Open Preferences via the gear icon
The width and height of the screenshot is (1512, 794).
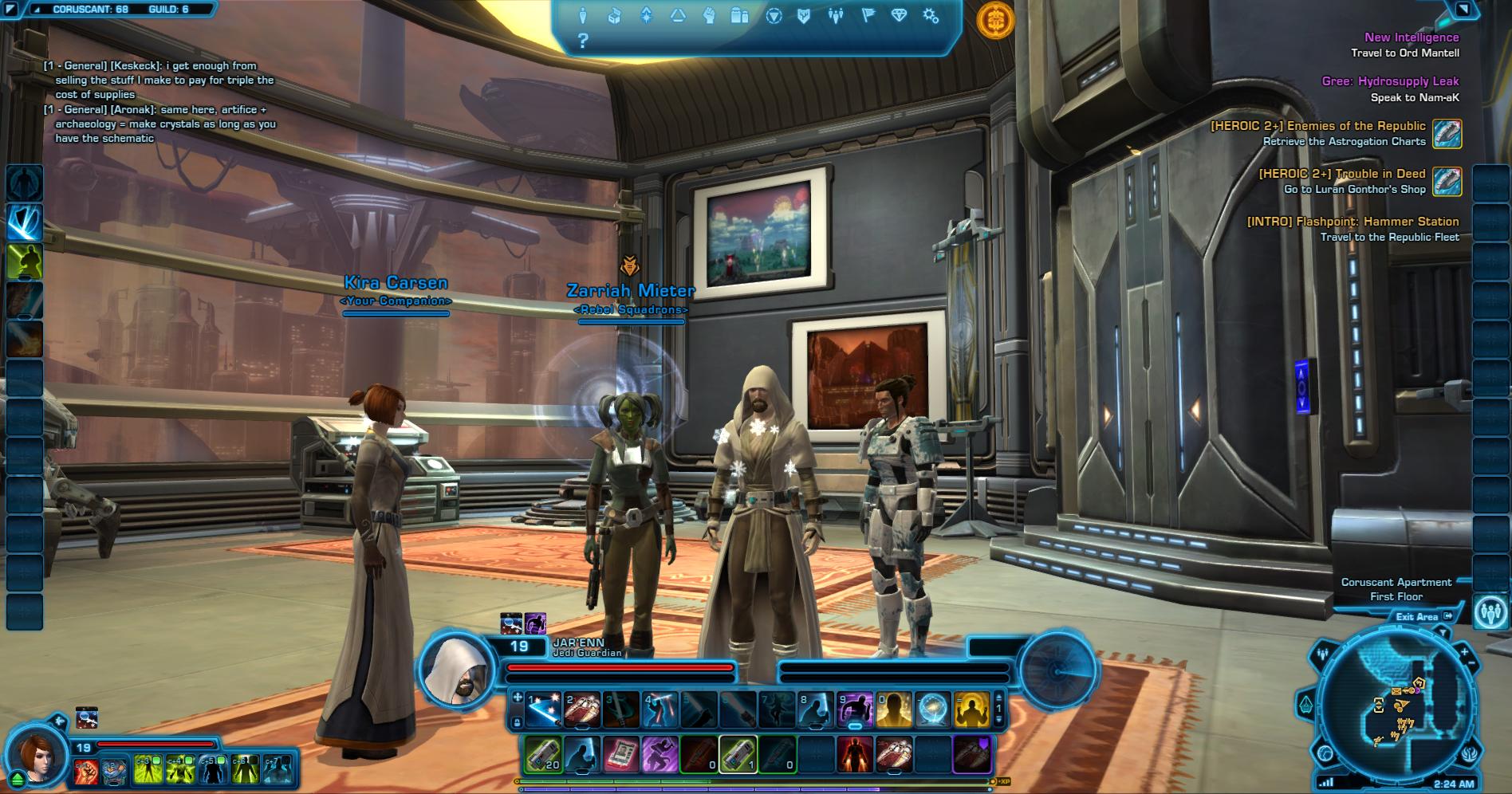(x=930, y=15)
